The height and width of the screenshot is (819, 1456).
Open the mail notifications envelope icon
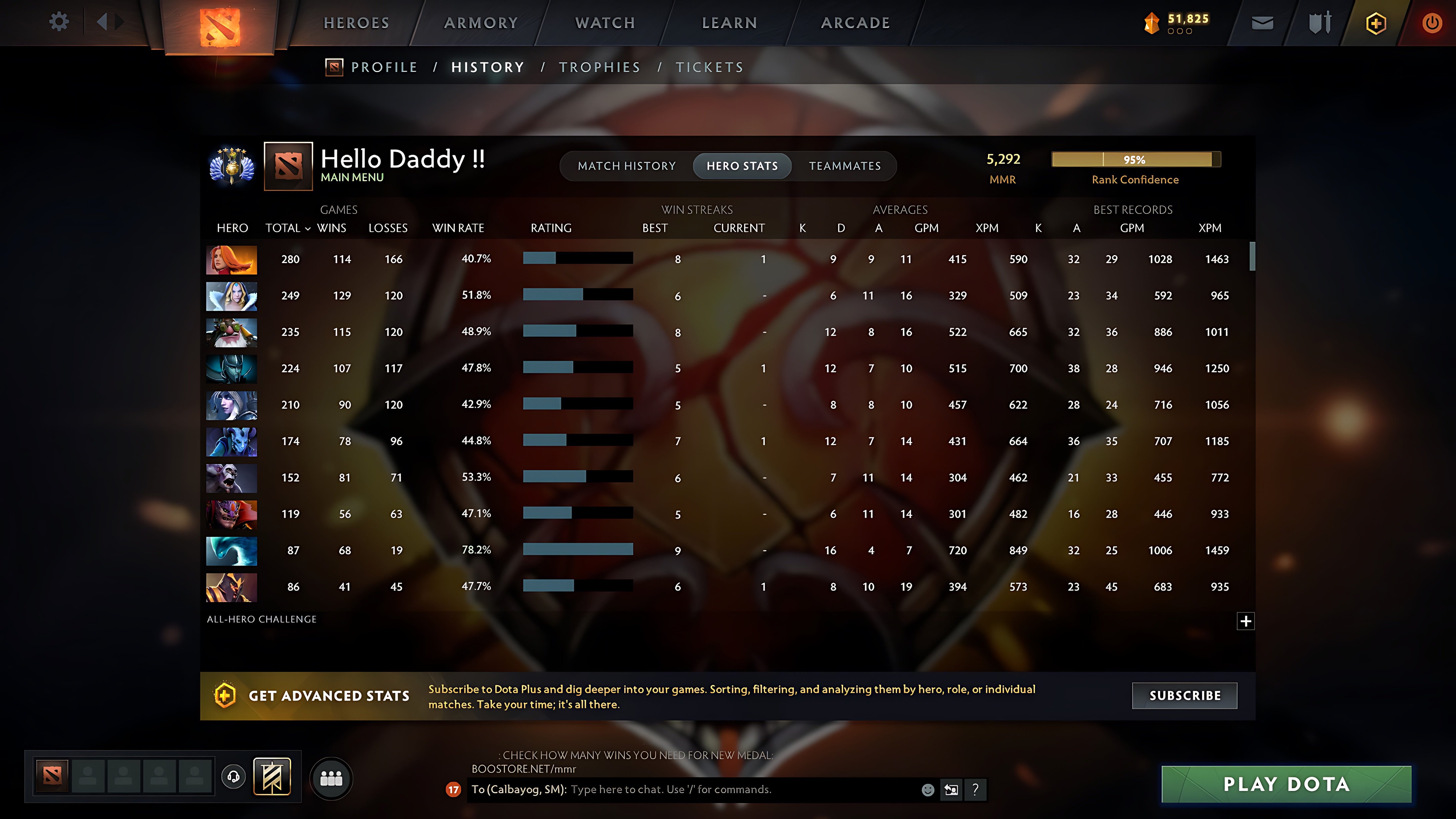click(x=1262, y=22)
